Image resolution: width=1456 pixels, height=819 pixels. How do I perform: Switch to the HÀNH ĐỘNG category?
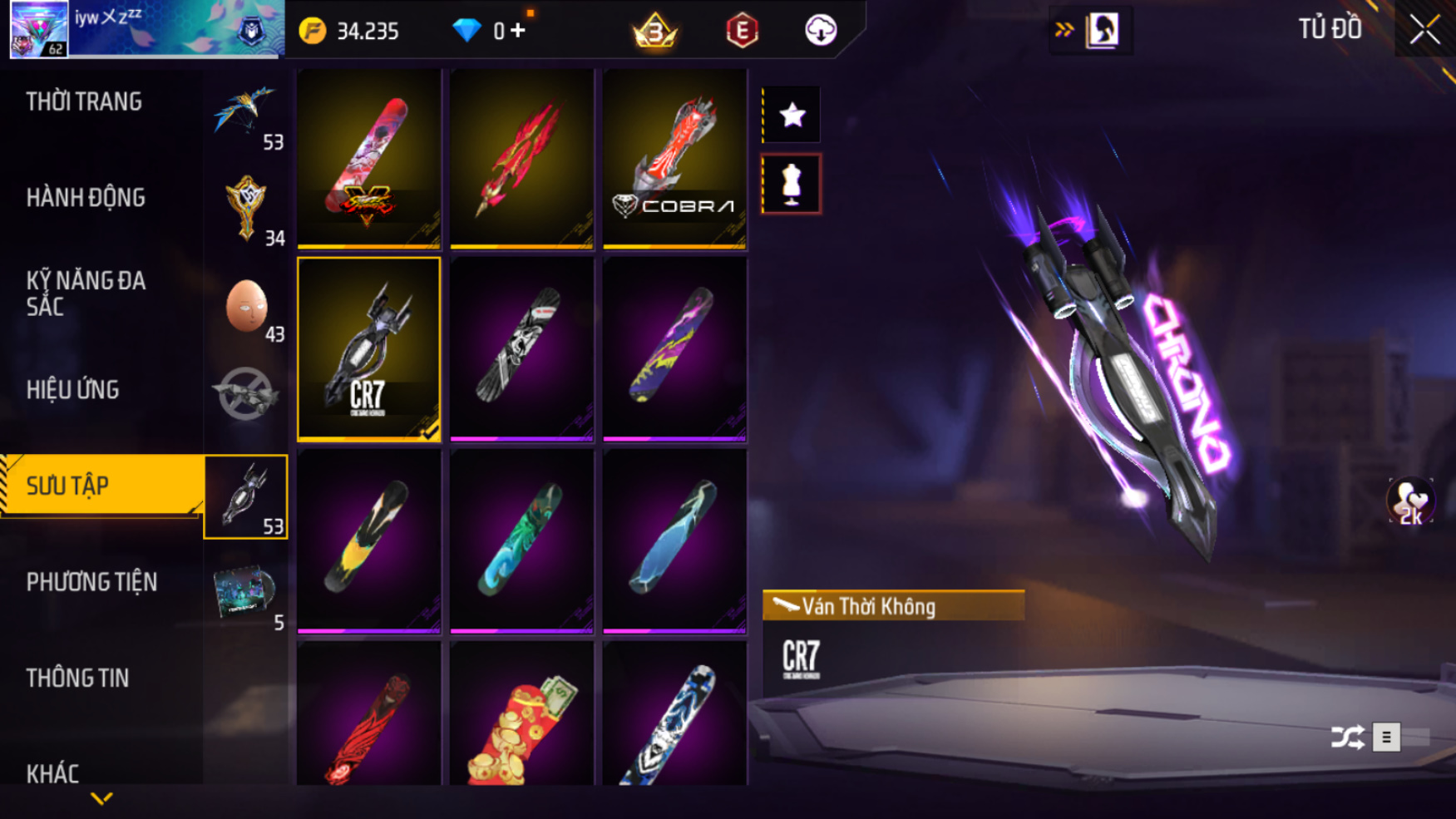click(86, 198)
